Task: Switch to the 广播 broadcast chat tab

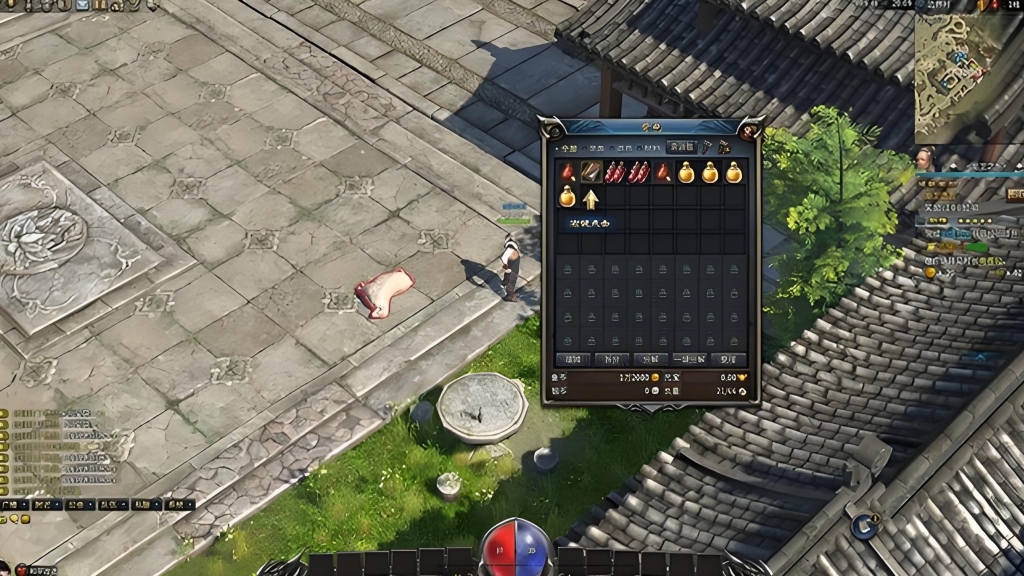Action: [15, 505]
